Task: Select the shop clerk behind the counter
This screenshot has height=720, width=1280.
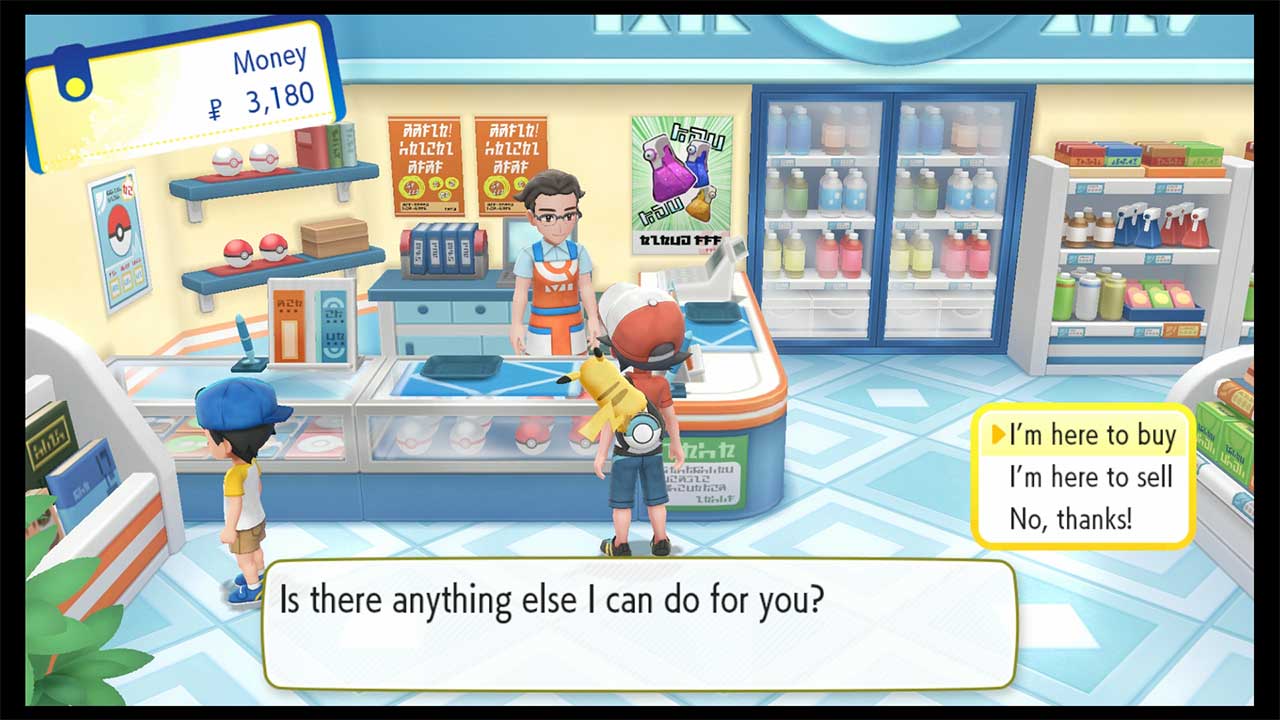Action: 553,250
